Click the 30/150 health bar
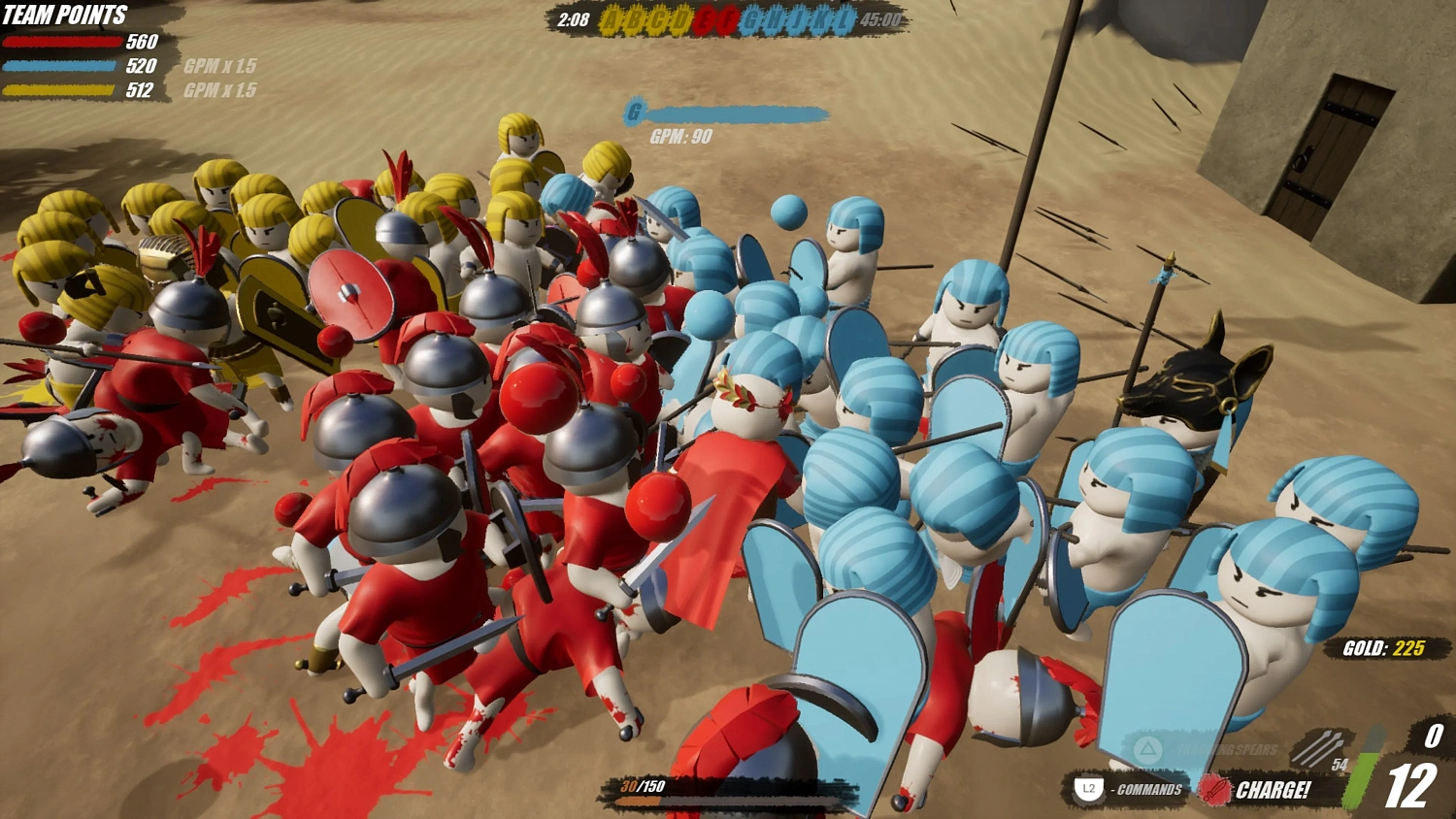Screen dimensions: 1456x819 (679, 791)
